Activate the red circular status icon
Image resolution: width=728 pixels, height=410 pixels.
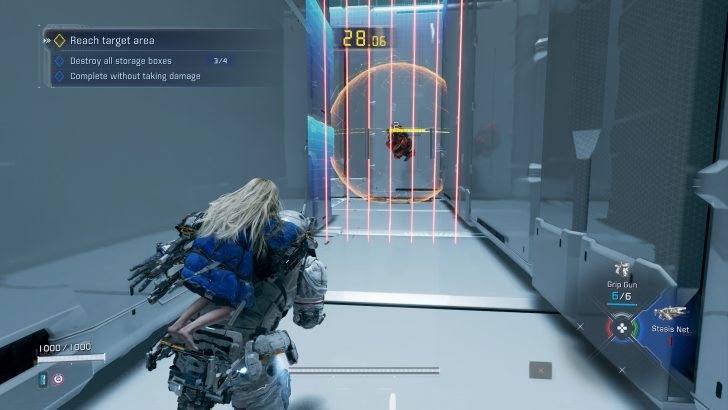pos(56,378)
